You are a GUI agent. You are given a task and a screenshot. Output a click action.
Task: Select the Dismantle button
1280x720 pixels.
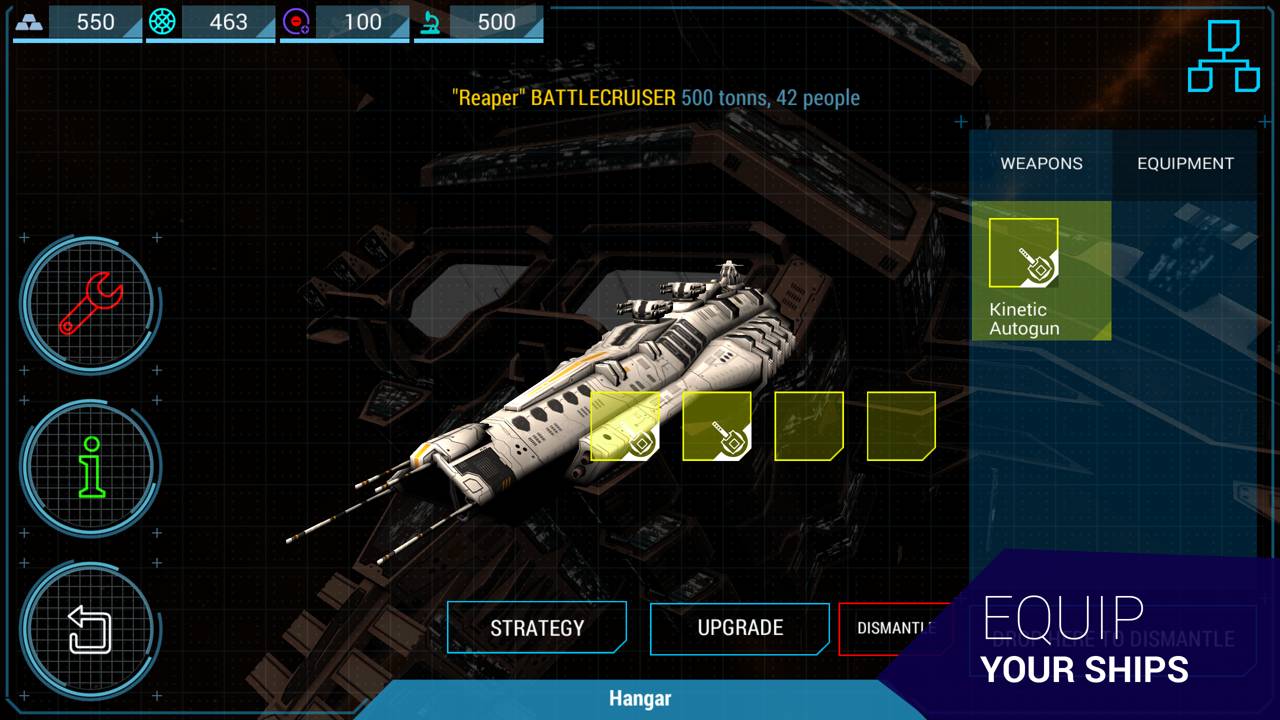tap(893, 629)
